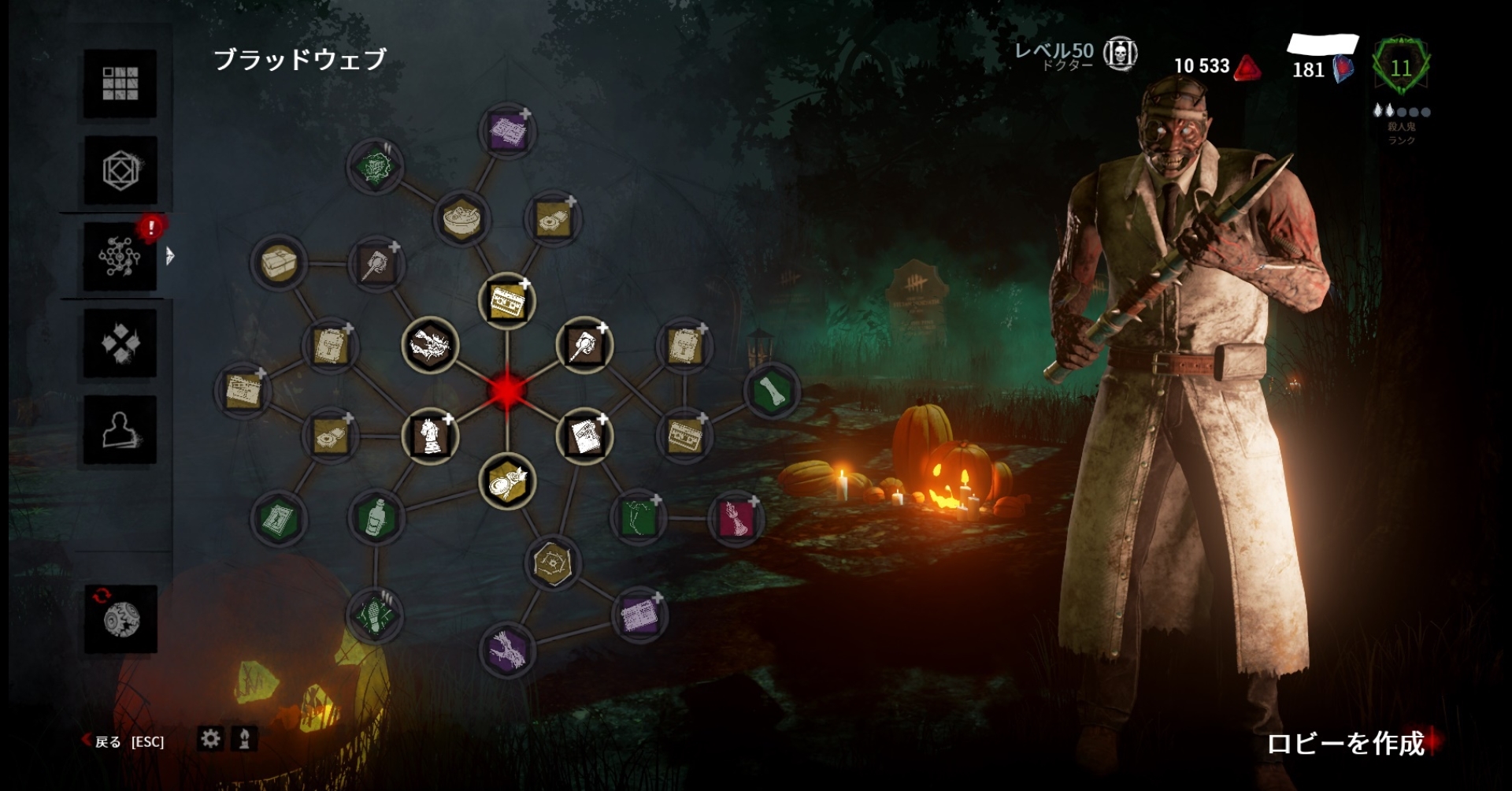Buy the yellow coin offering below center
1512x791 pixels.
click(x=506, y=481)
